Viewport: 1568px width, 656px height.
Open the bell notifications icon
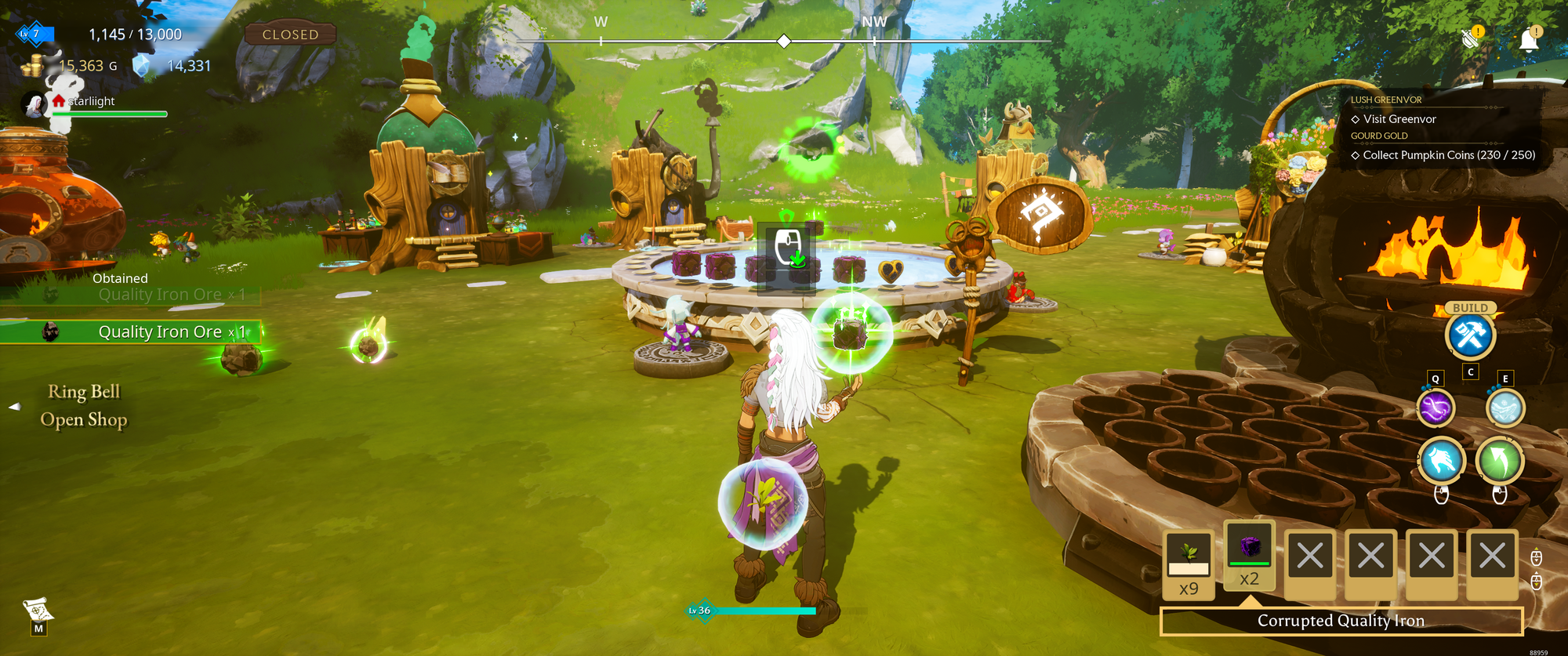point(1529,40)
